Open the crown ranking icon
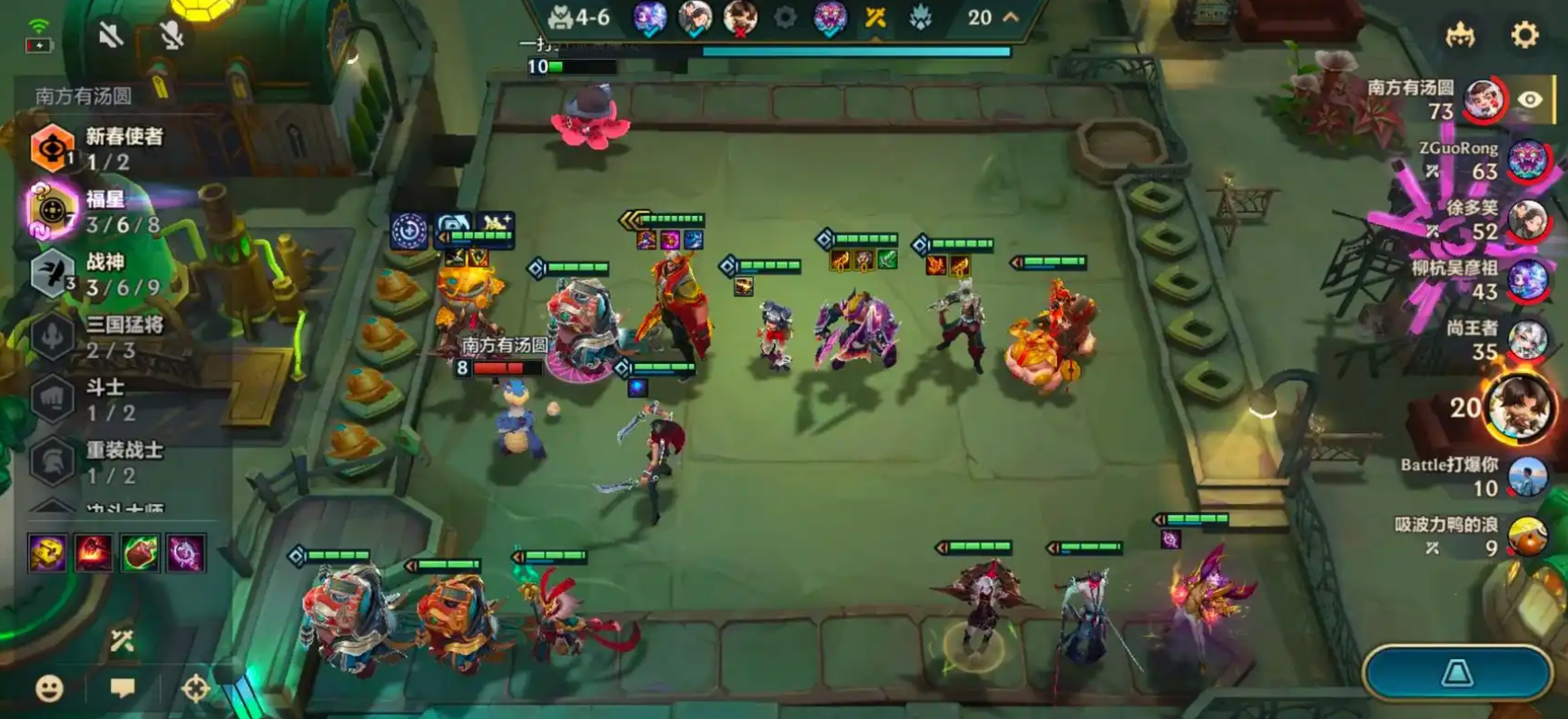Screen dimensions: 1568x719 [1460, 35]
